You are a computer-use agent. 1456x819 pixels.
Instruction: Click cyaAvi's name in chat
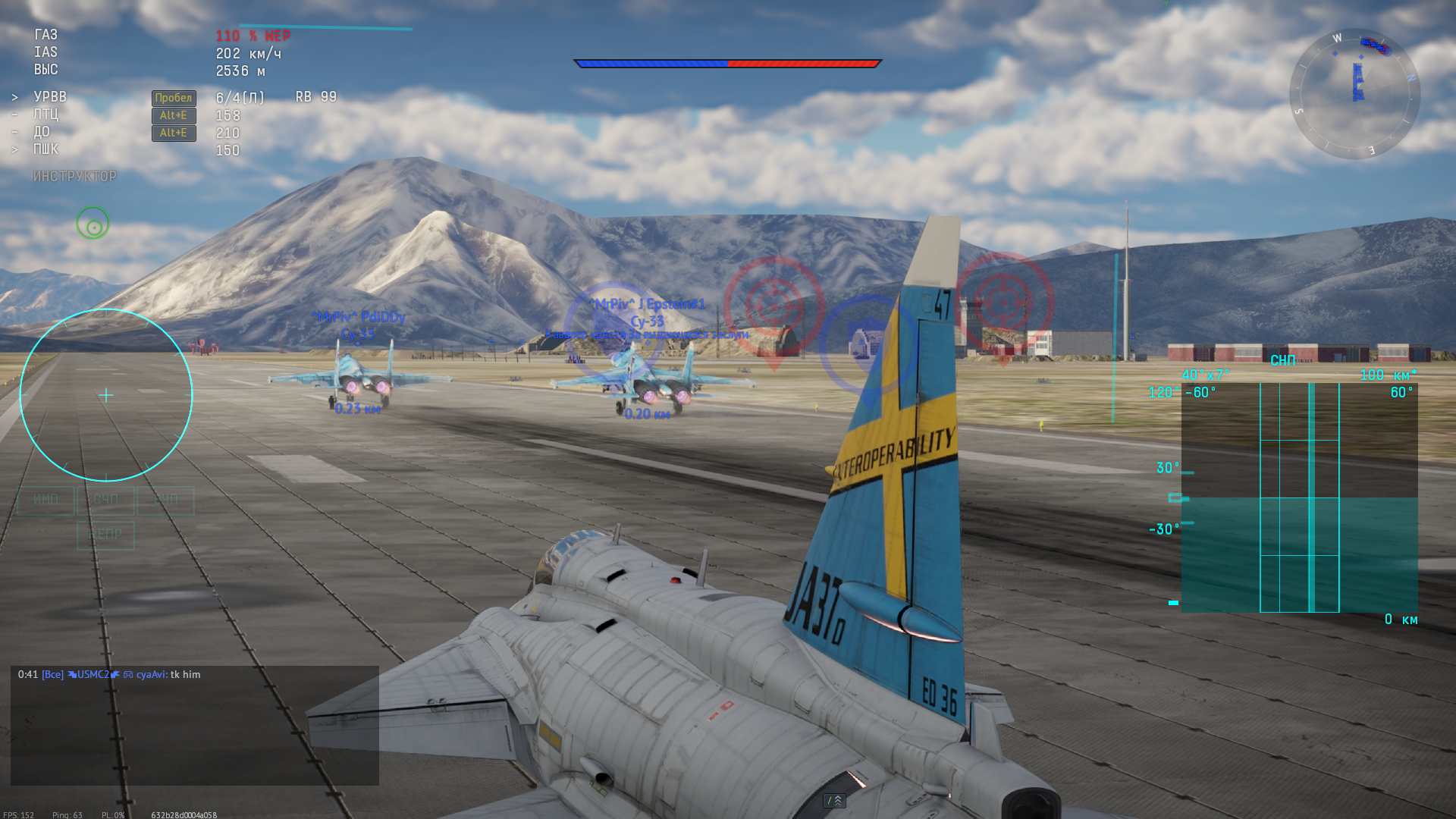[x=151, y=674]
